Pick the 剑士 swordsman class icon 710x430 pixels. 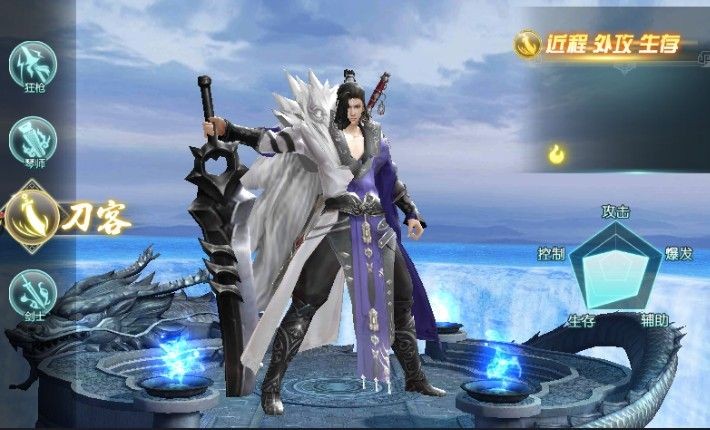click(32, 294)
